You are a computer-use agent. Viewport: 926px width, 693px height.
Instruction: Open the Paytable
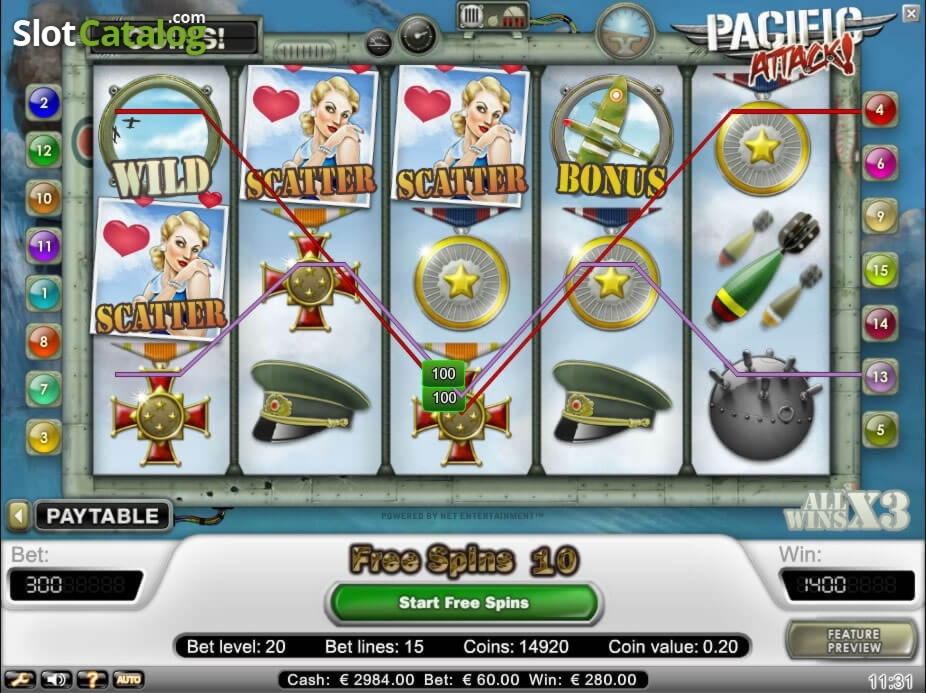pyautogui.click(x=103, y=516)
